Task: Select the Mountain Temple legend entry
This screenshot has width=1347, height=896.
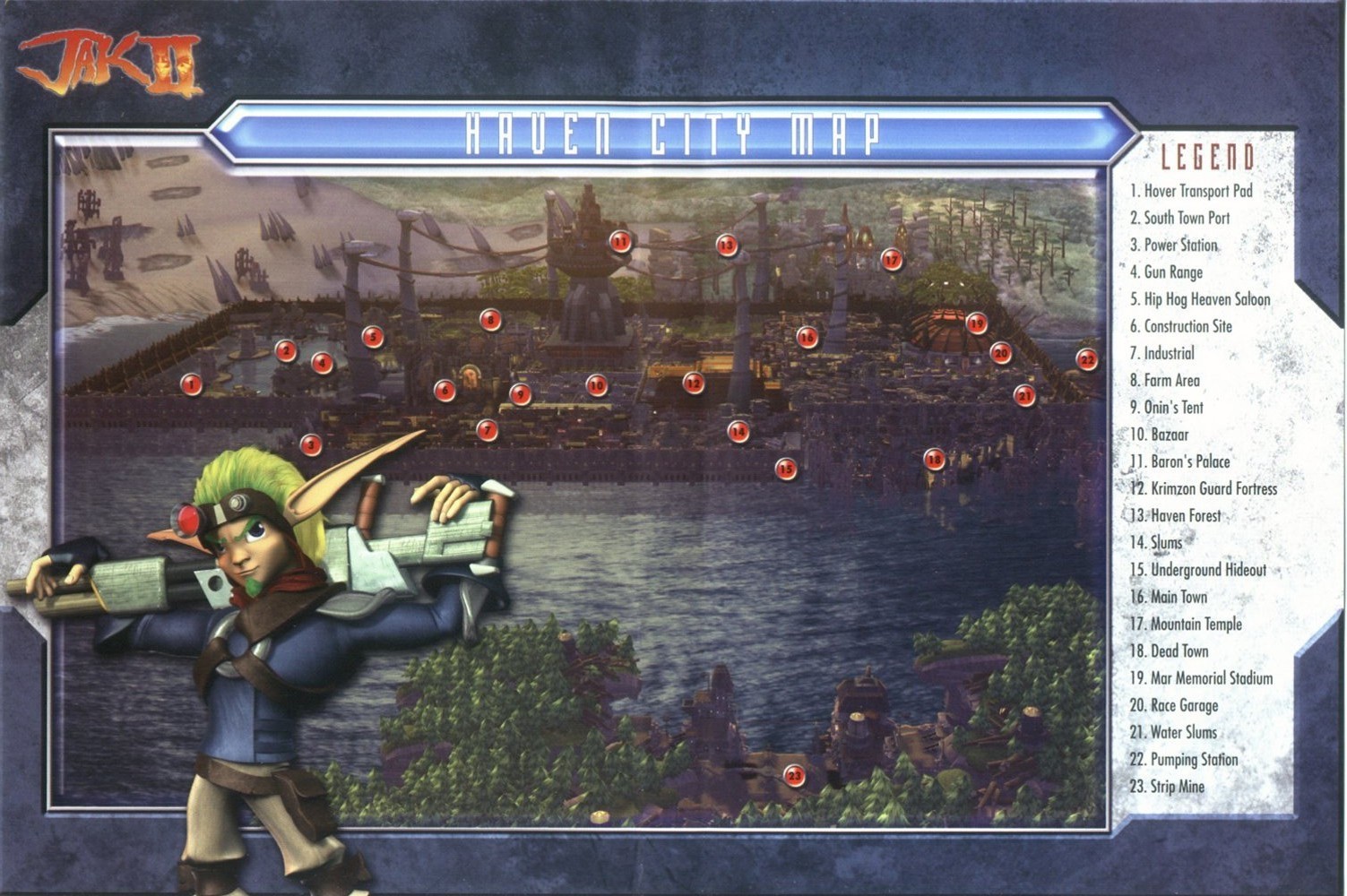Action: [x=1185, y=624]
